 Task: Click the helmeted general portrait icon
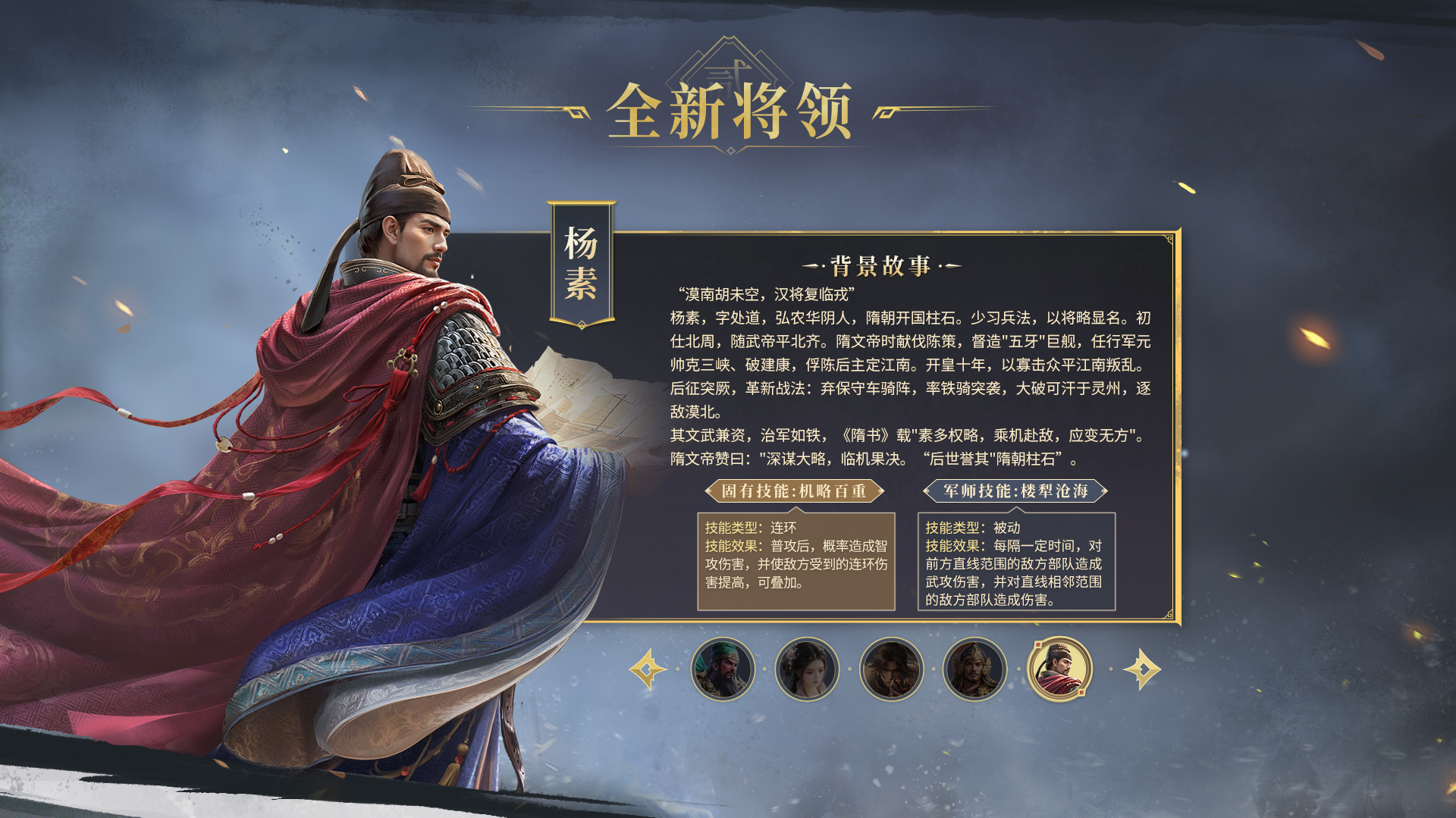[974, 669]
